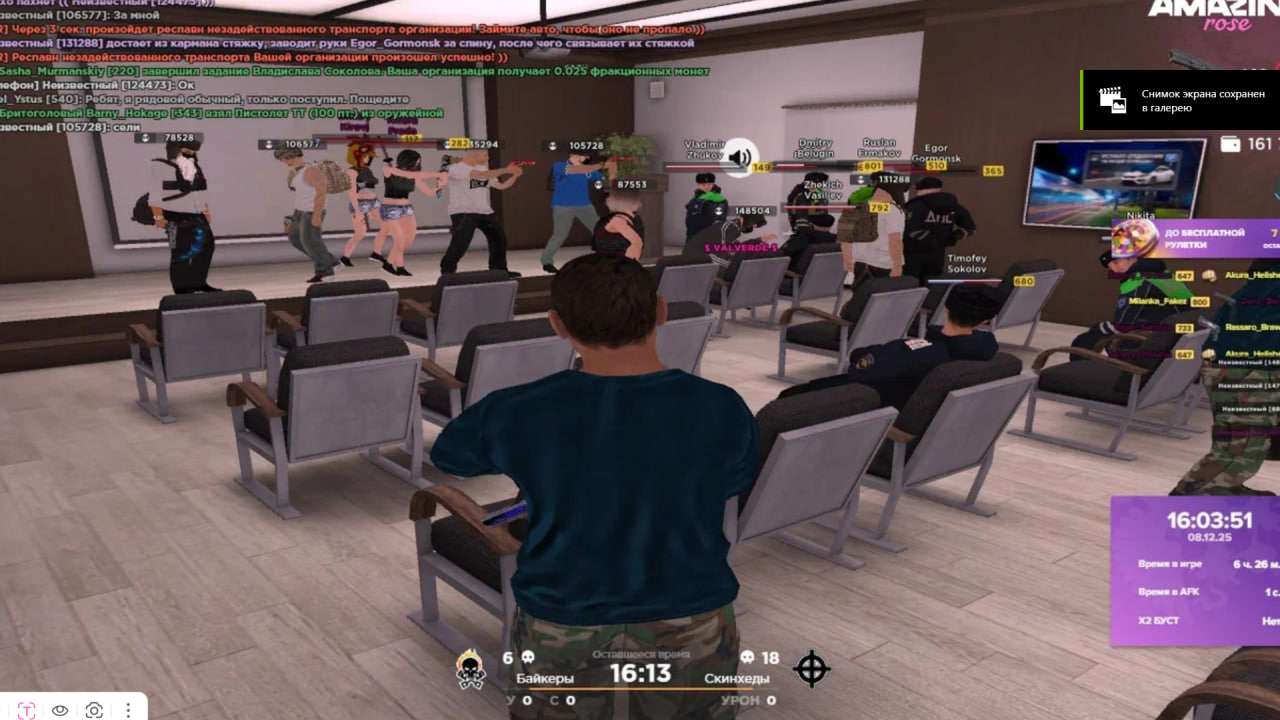Open the saved screenshot gallery notification
The image size is (1280, 720).
pos(1180,100)
